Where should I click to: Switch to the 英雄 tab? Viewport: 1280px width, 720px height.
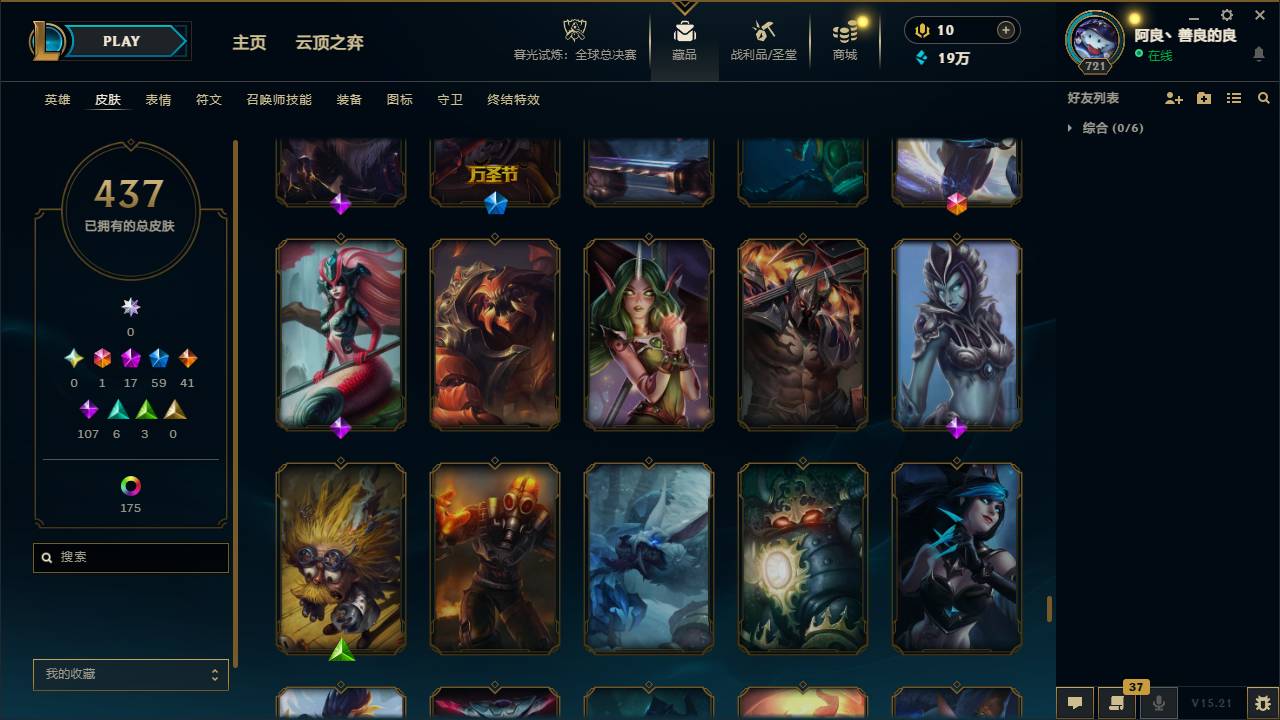[57, 100]
